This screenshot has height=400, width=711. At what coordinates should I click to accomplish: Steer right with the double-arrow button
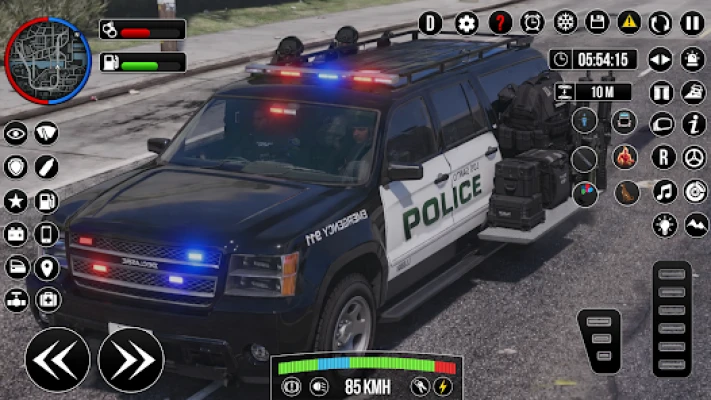[131, 359]
